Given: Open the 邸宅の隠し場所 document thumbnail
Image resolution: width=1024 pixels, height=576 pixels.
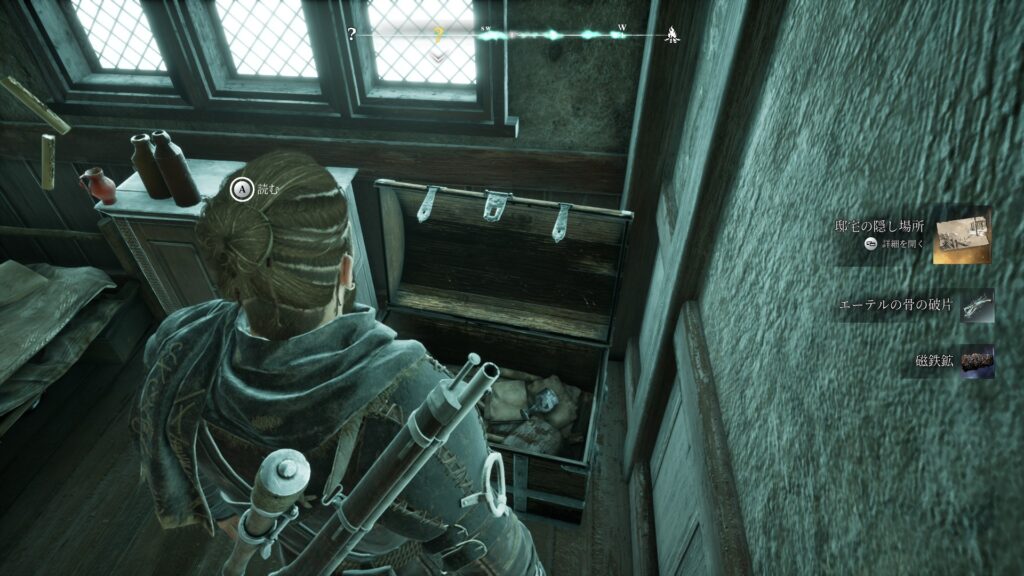Looking at the screenshot, I should click(x=961, y=236).
